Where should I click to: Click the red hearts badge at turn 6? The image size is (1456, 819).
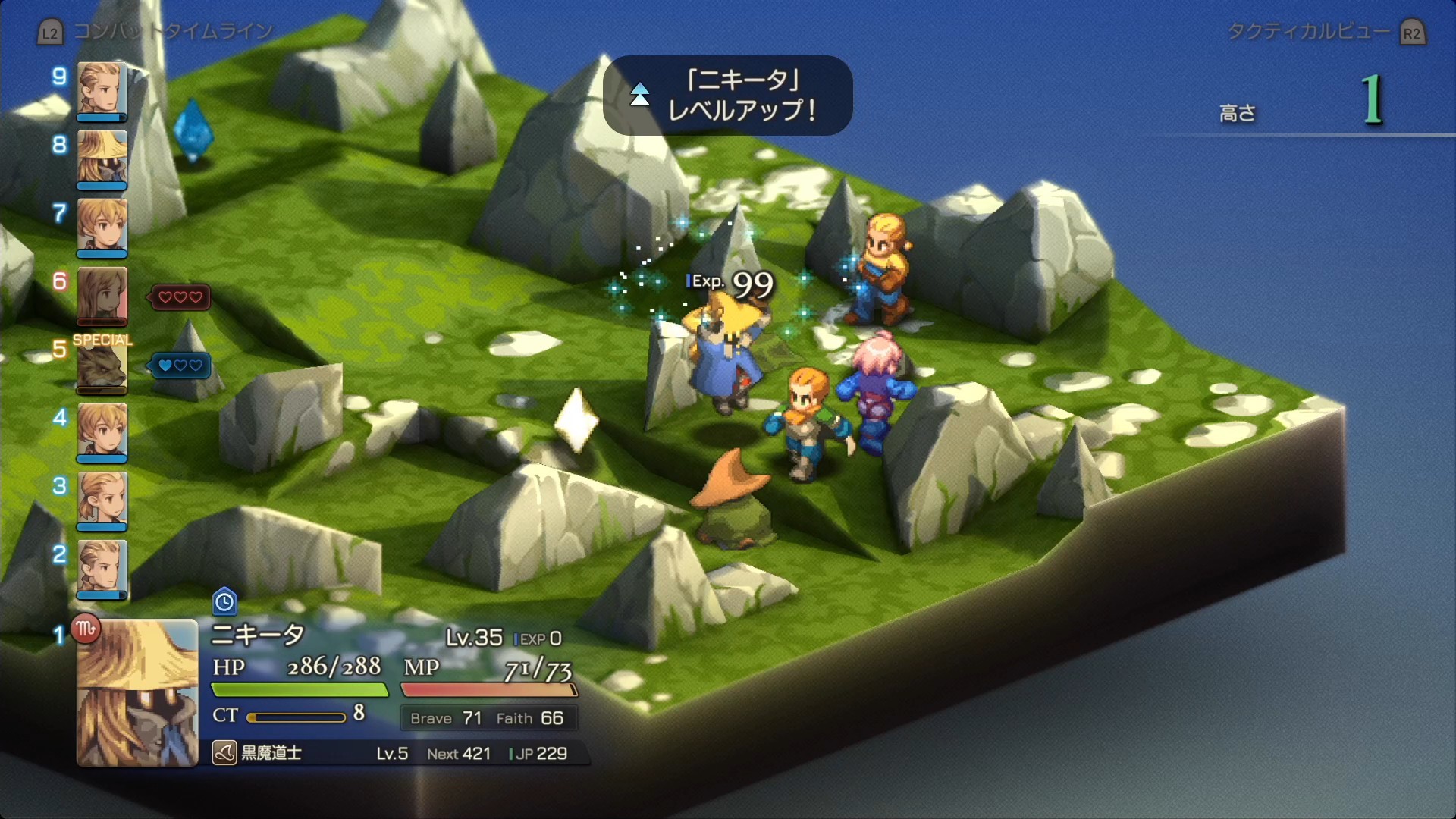180,297
